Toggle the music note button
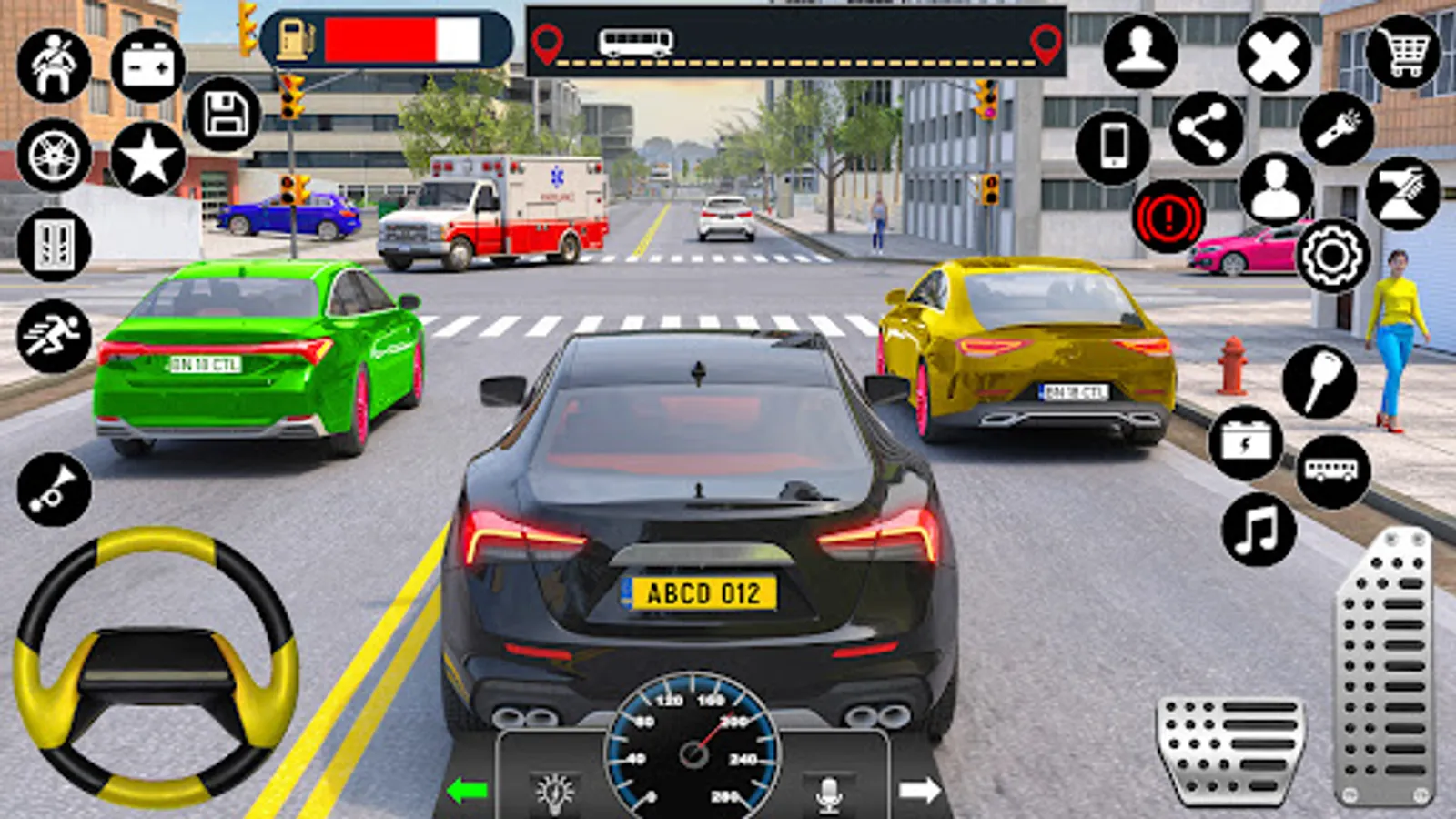The width and height of the screenshot is (1456, 819). (1259, 530)
